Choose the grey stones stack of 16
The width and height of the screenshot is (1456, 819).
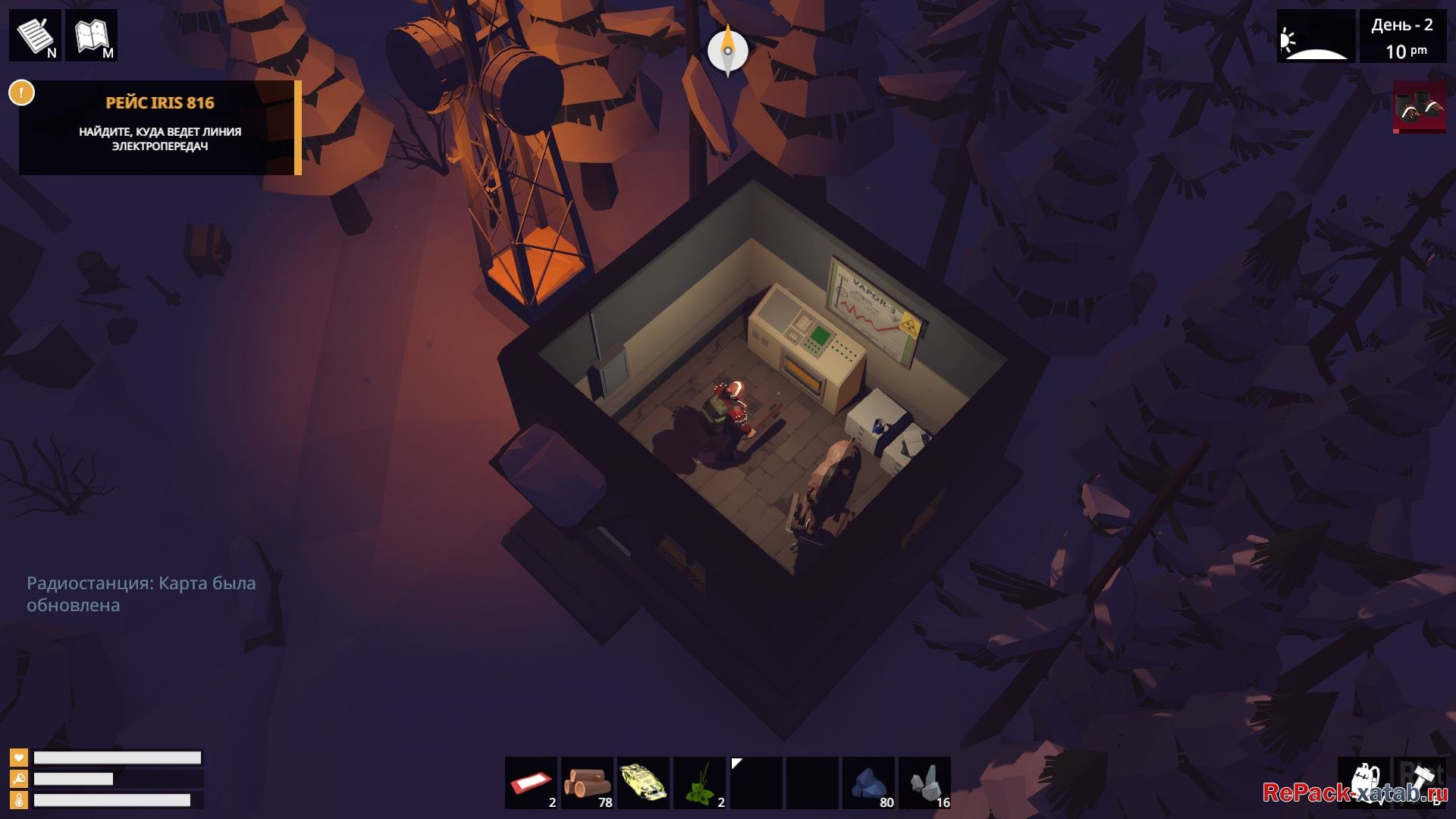pos(924,783)
